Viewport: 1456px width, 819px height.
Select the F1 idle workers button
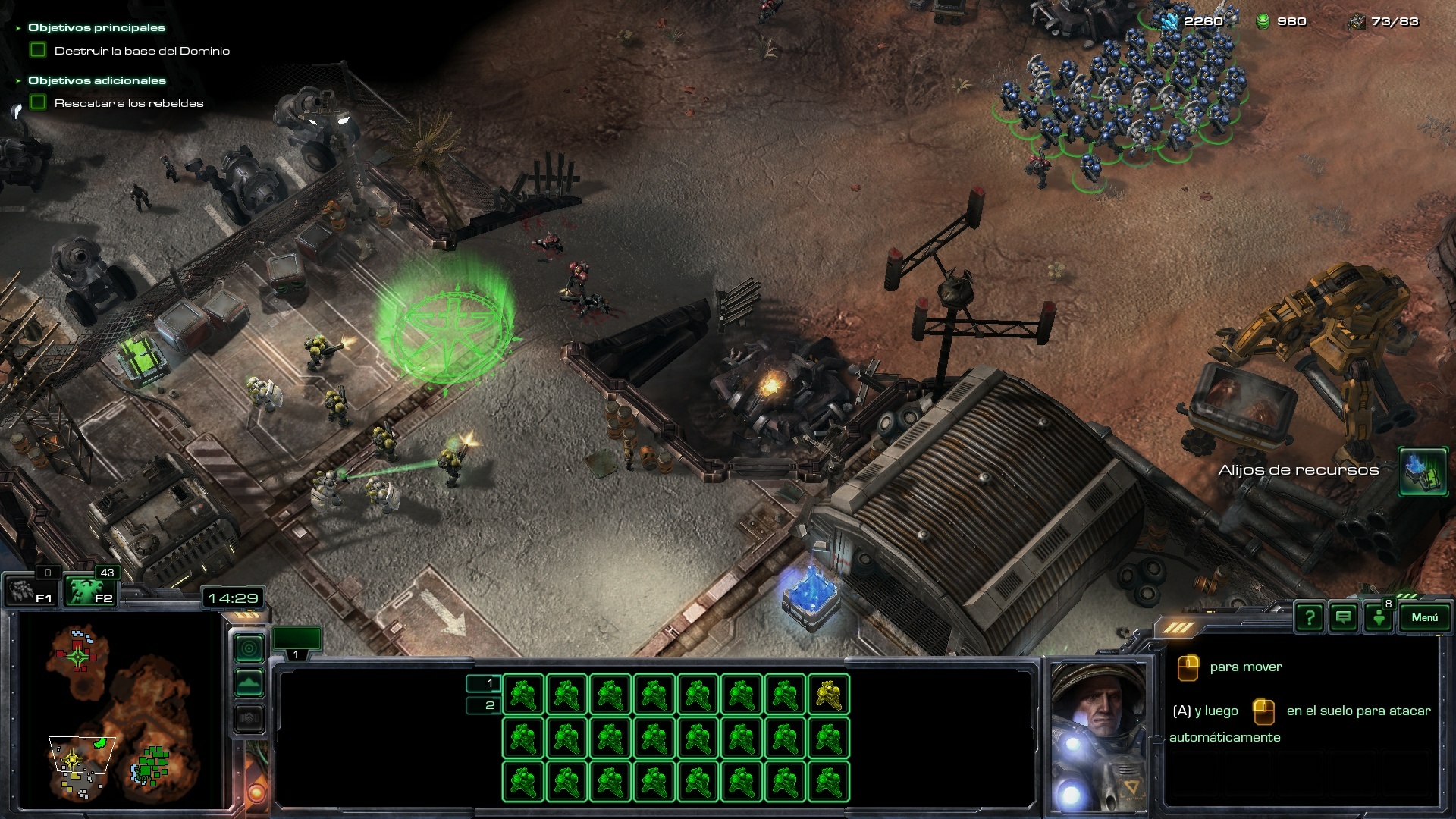[x=30, y=591]
